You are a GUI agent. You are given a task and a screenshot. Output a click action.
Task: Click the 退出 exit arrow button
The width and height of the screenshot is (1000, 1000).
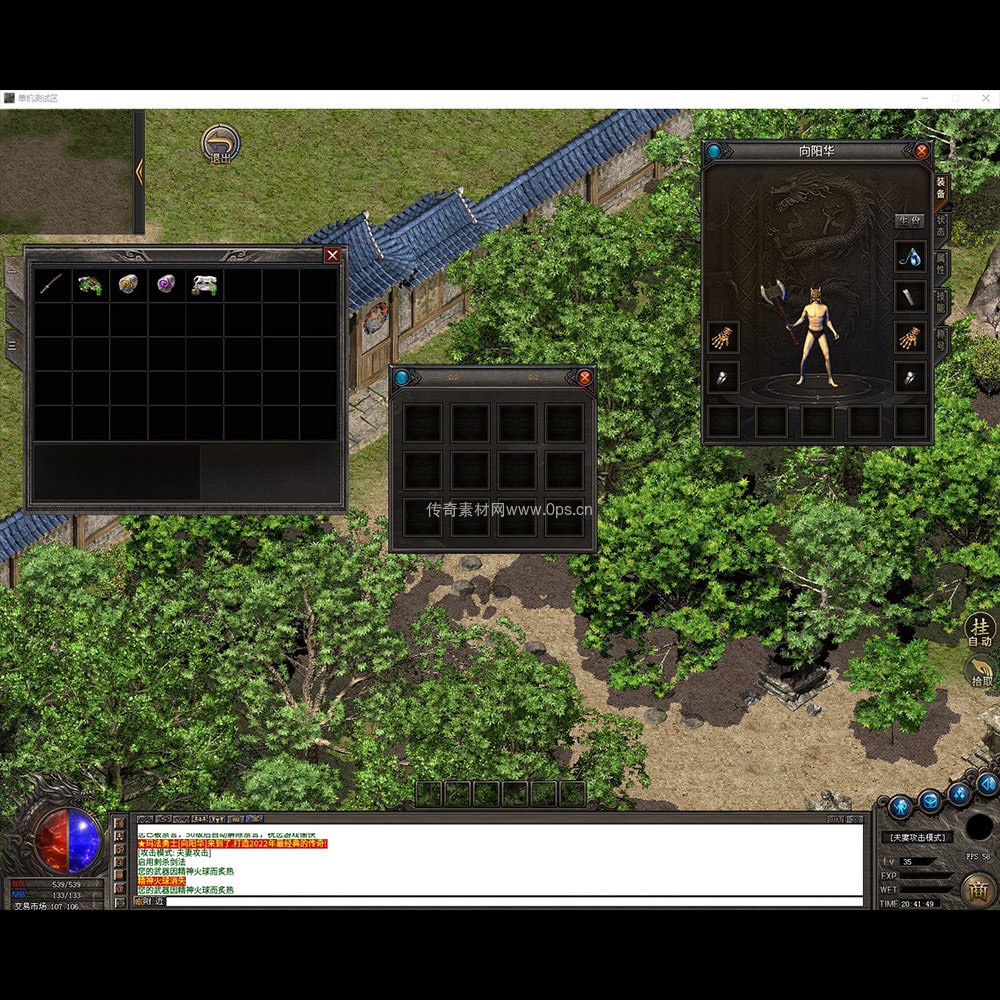coord(219,144)
